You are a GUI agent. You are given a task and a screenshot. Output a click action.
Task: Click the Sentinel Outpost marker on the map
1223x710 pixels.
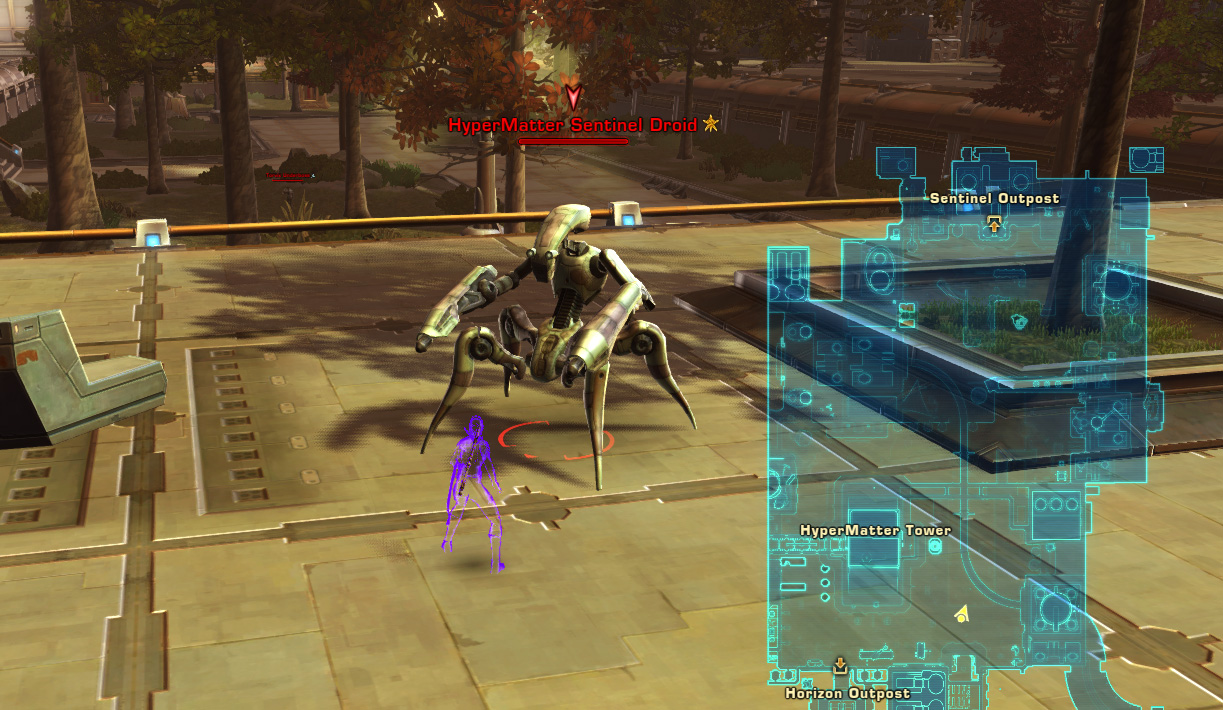click(x=994, y=223)
